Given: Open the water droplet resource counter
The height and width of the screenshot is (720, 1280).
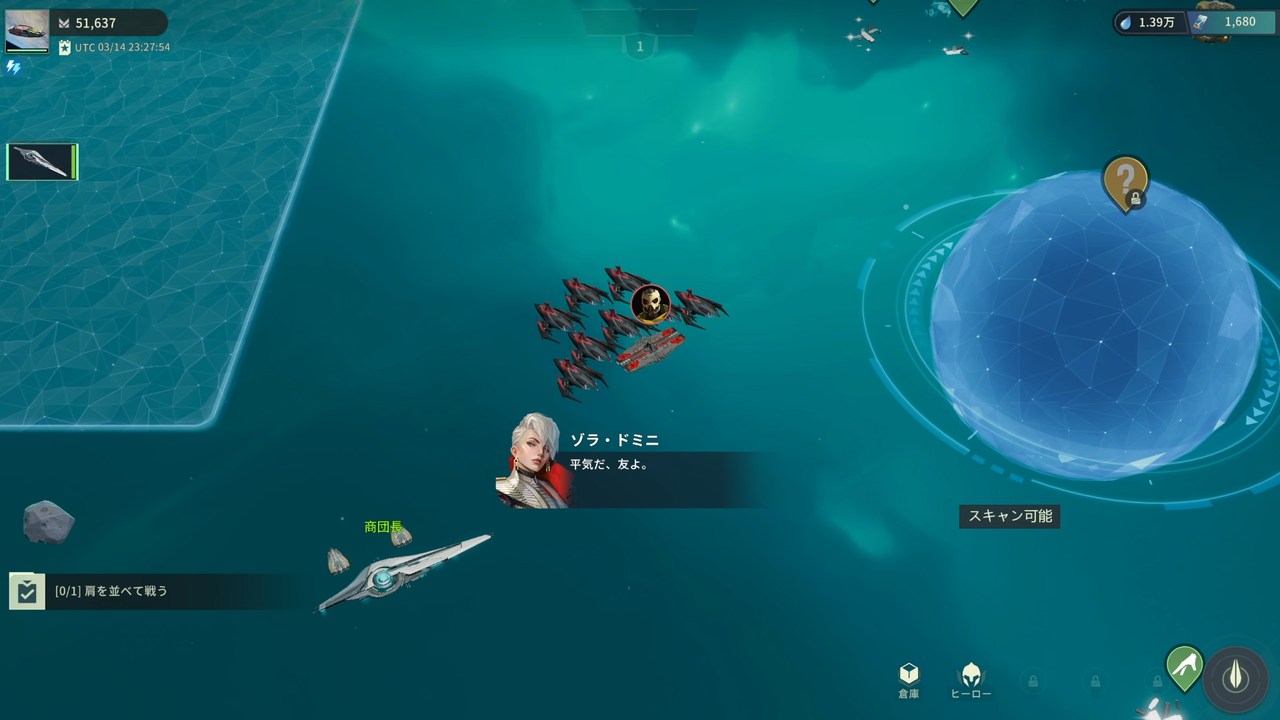Looking at the screenshot, I should coord(1150,22).
